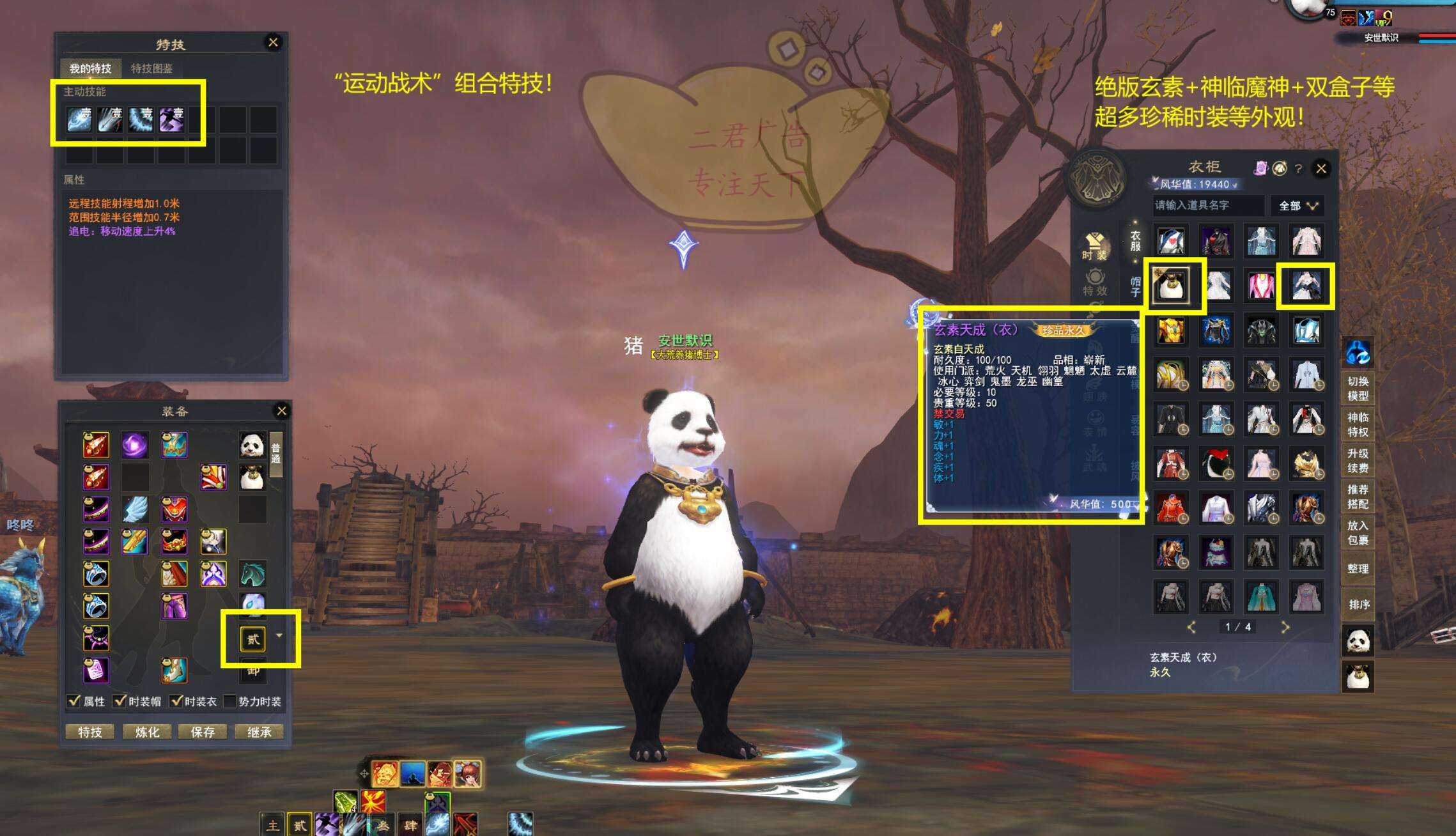Open the 全部 filter dropdown
Viewport: 1456px width, 836px height.
point(1297,206)
